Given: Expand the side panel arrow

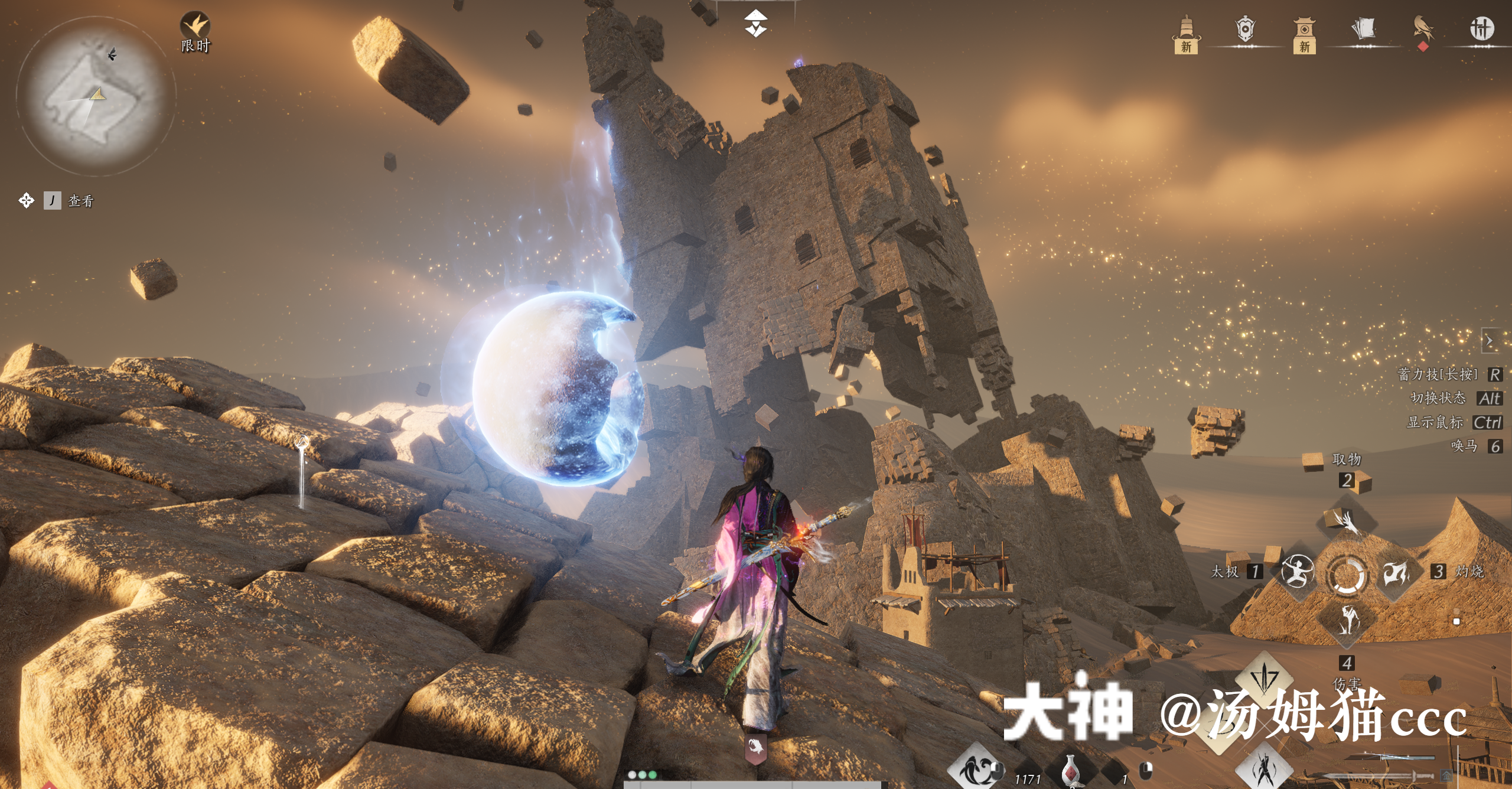Looking at the screenshot, I should [1489, 341].
